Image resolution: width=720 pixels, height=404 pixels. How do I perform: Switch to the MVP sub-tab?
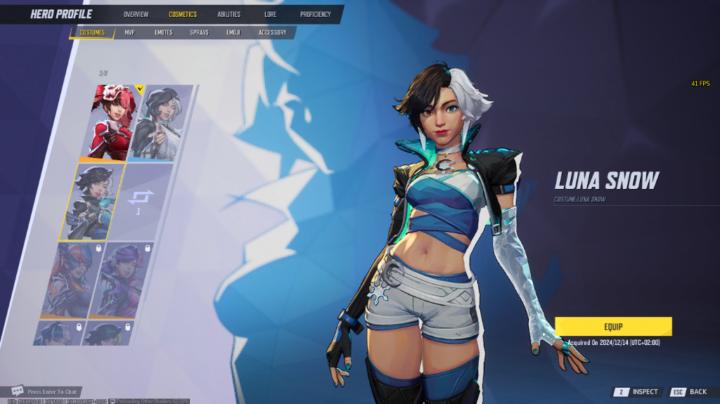click(x=129, y=32)
